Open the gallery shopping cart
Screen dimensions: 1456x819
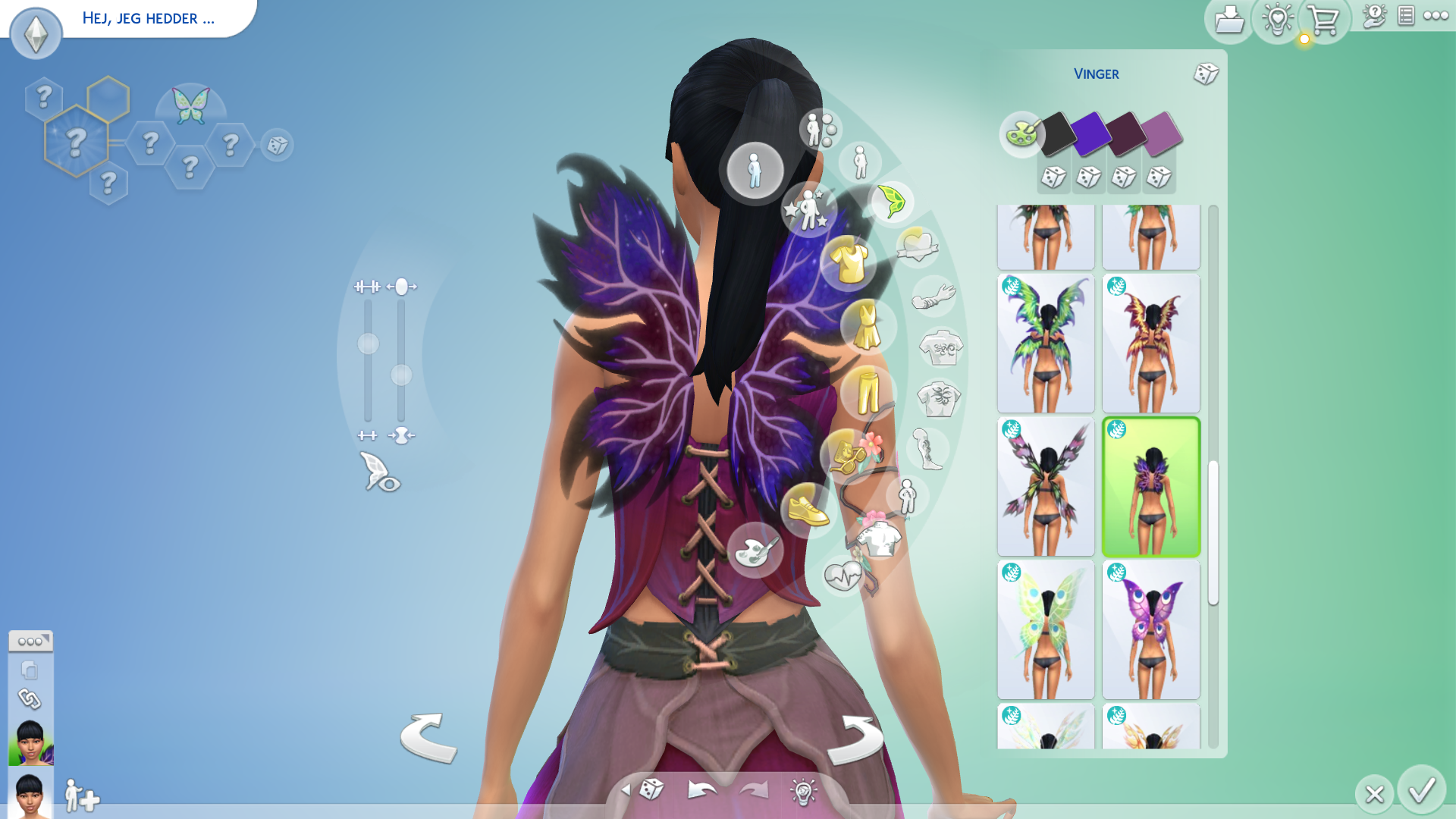click(1323, 20)
